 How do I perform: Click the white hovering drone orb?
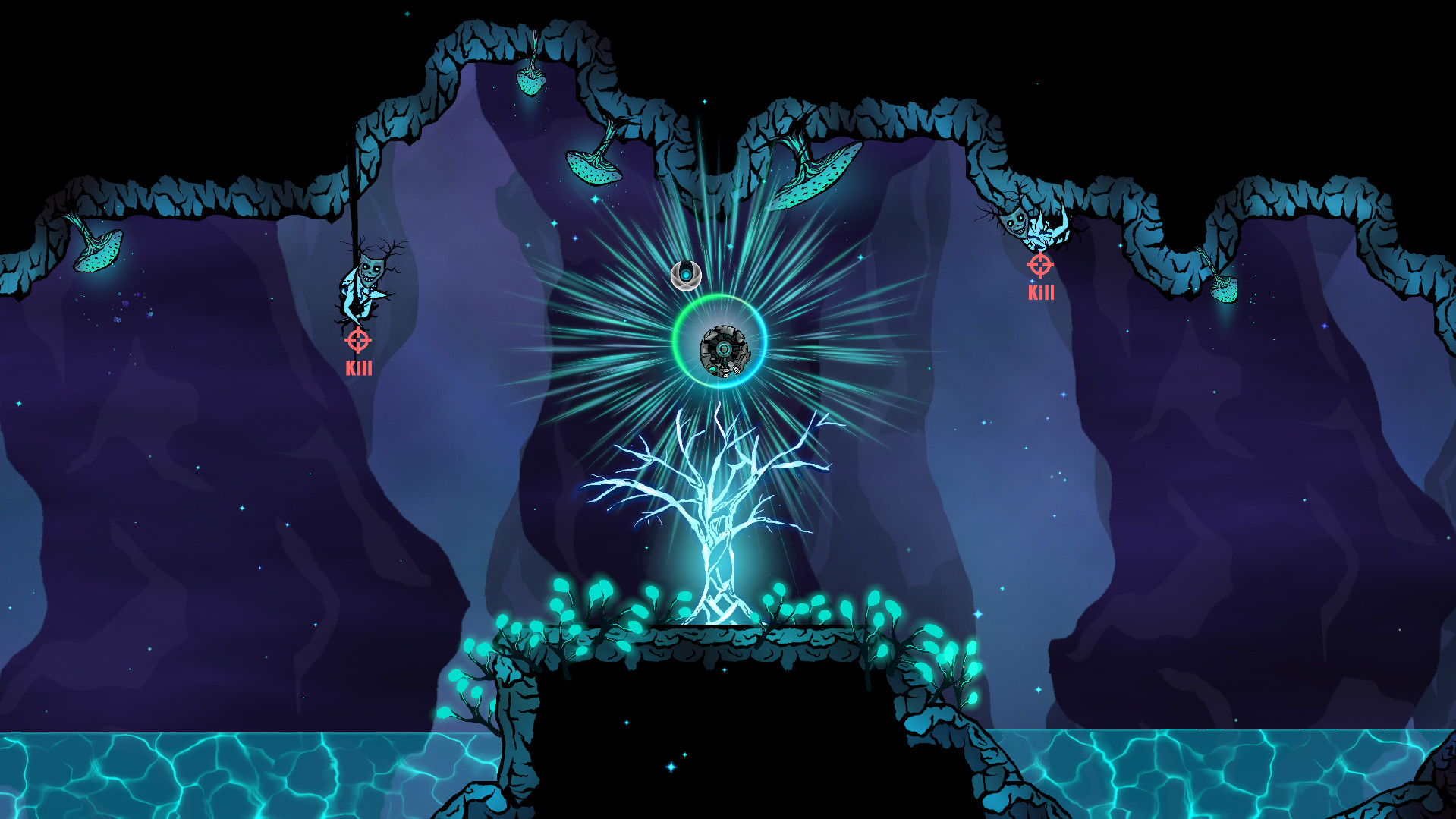685,275
